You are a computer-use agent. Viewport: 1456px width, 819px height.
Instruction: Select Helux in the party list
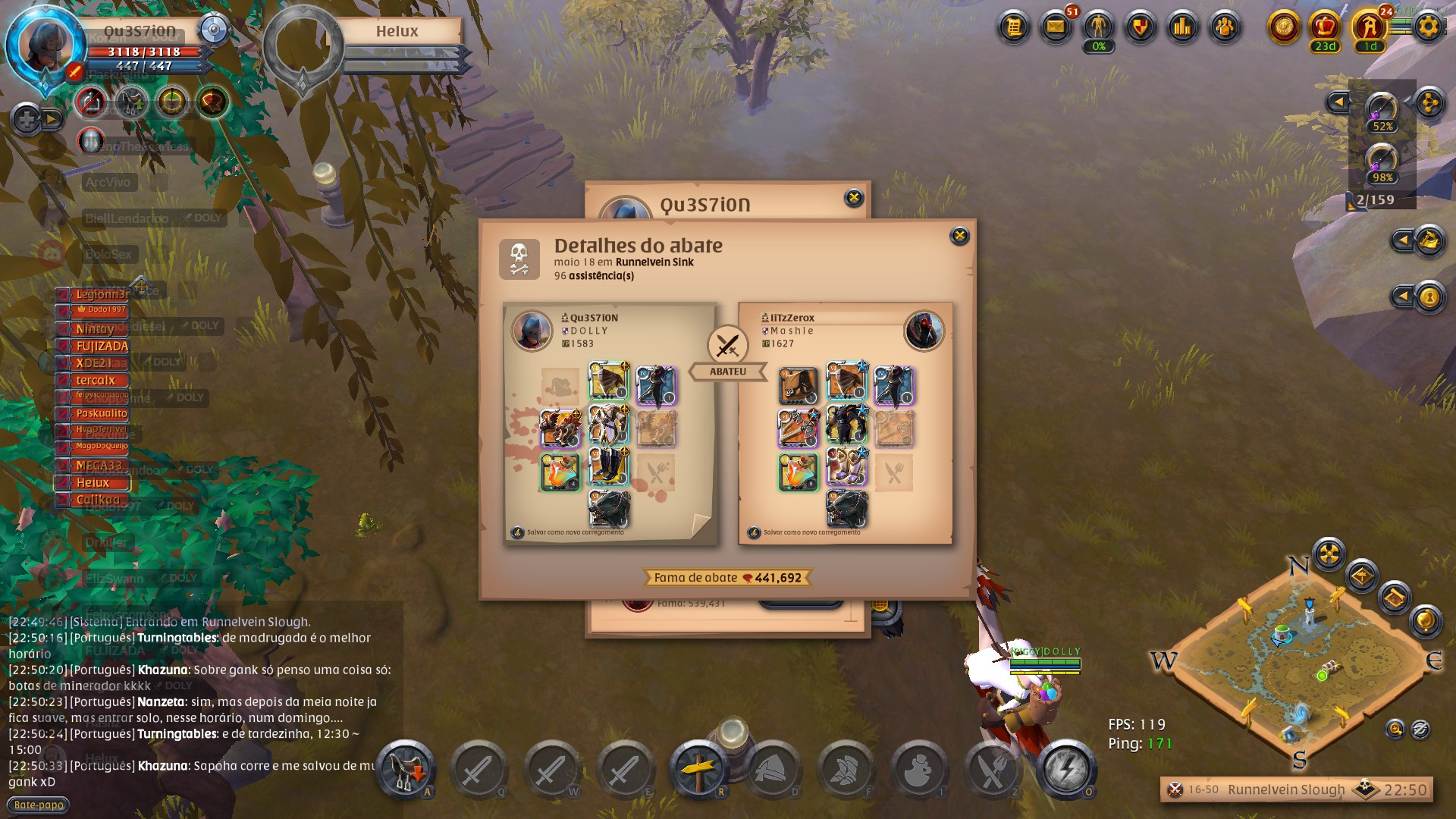pyautogui.click(x=93, y=483)
